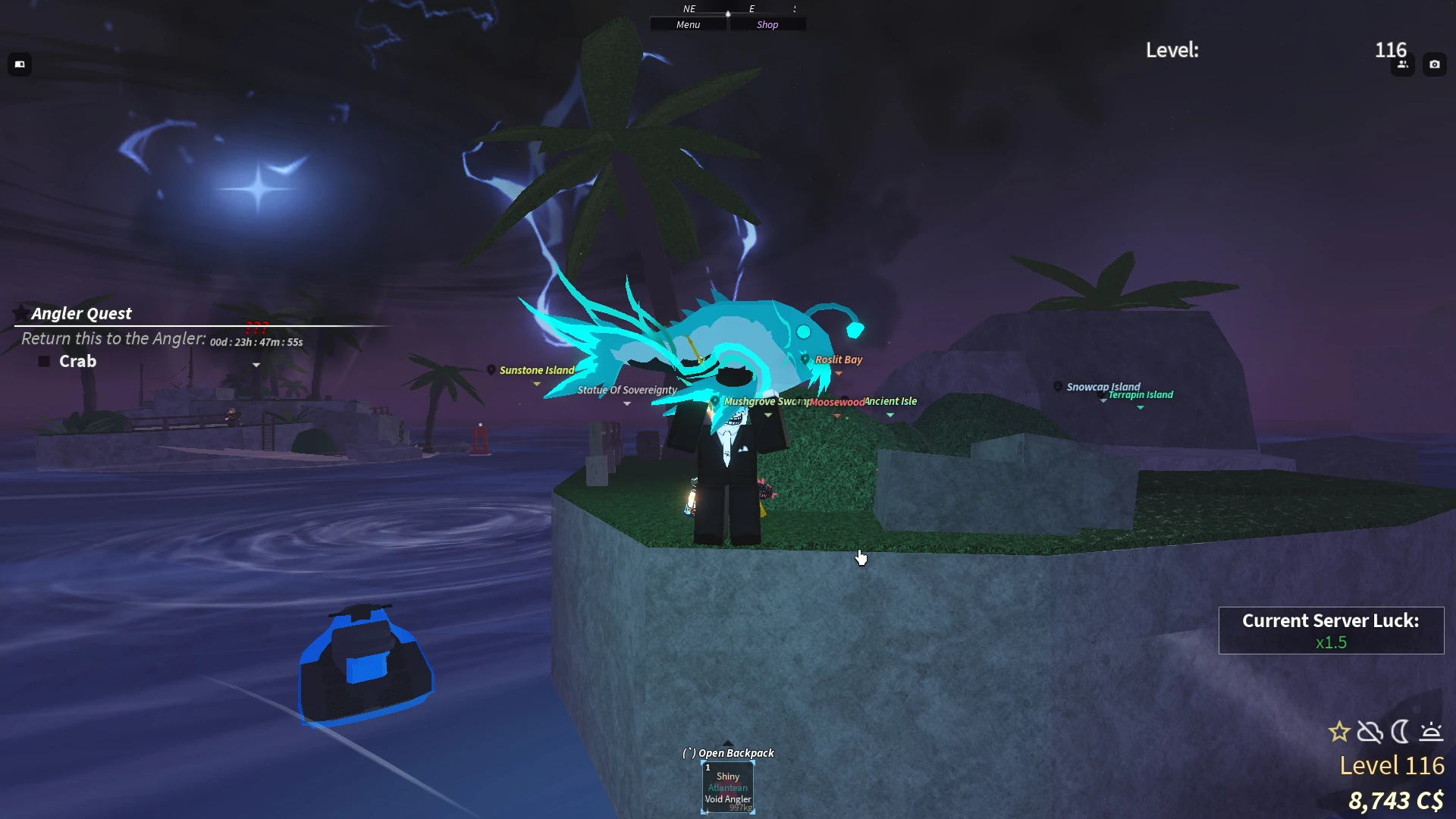The height and width of the screenshot is (819, 1456).
Task: Select the moon icon in the bottom right
Action: pos(1401,732)
